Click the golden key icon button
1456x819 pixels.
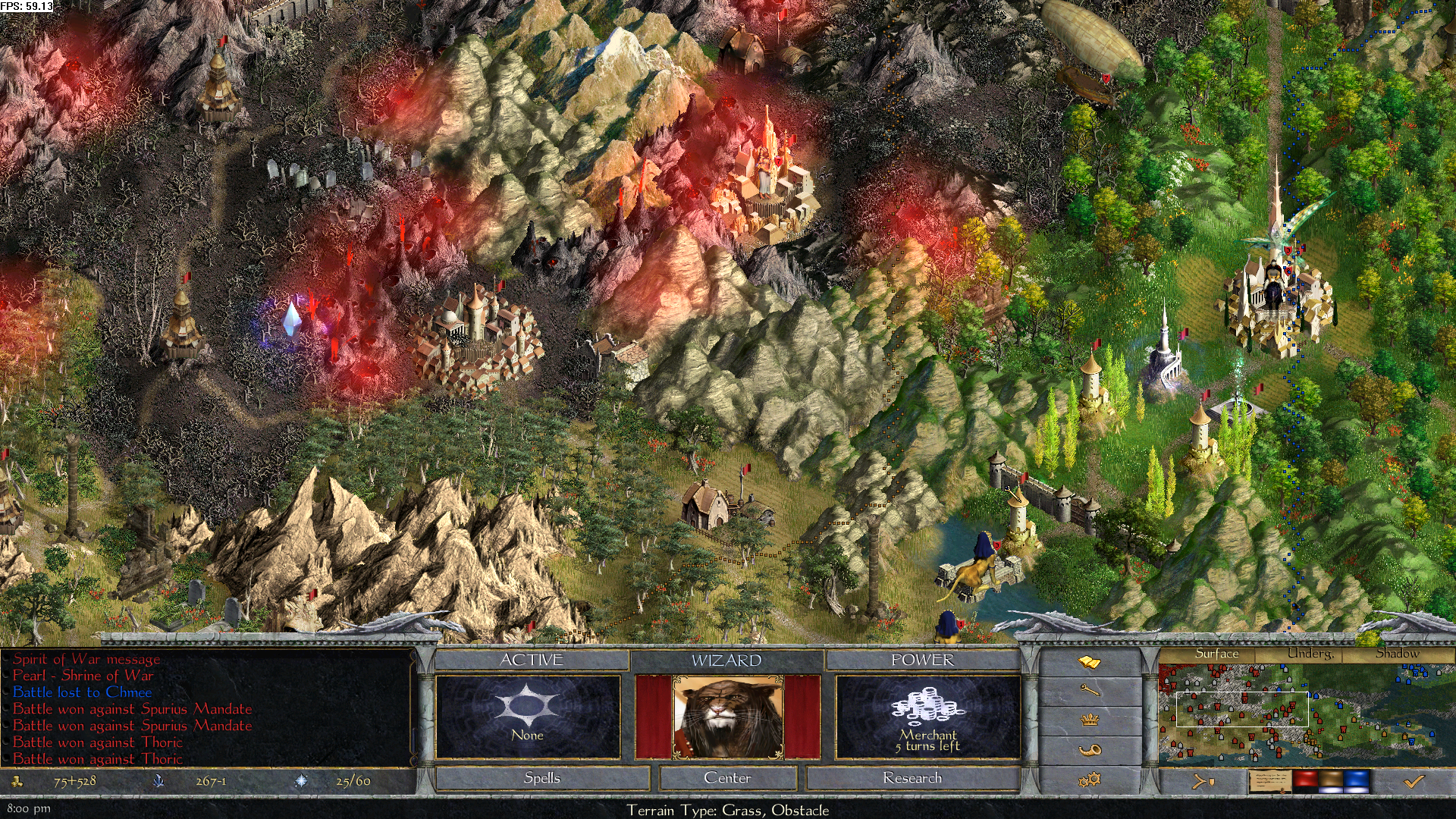pyautogui.click(x=1089, y=690)
